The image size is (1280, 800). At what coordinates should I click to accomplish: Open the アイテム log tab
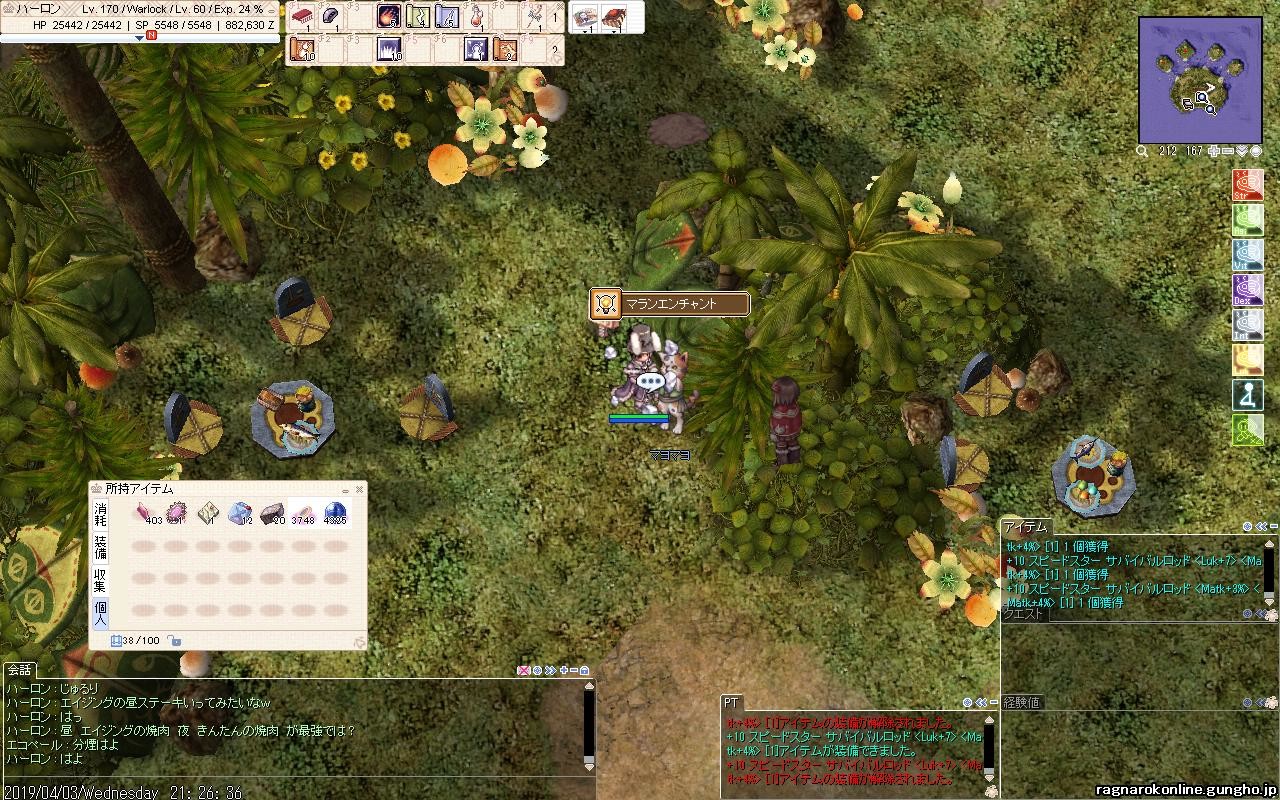(x=1025, y=526)
